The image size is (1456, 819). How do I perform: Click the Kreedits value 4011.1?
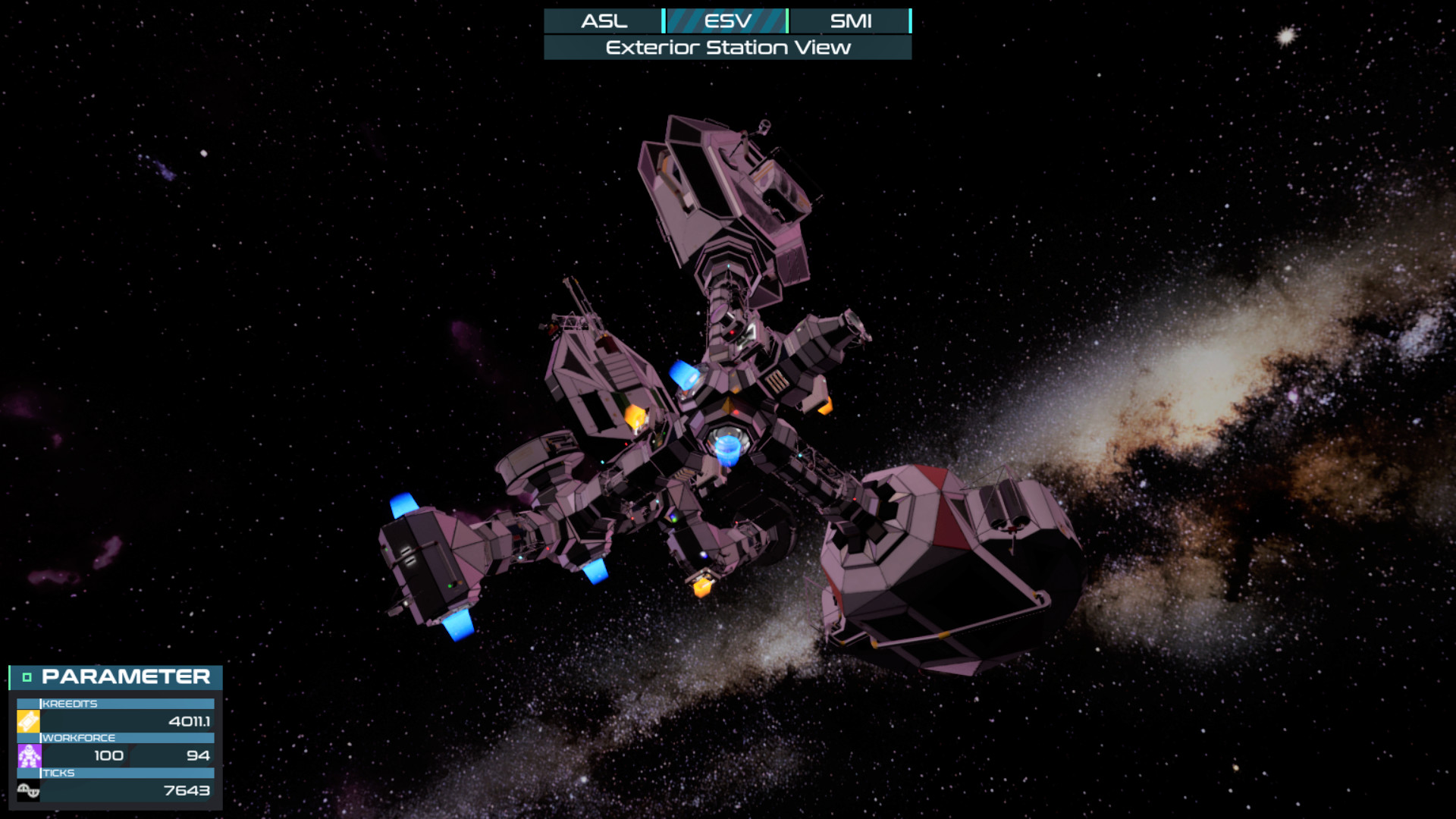click(190, 722)
